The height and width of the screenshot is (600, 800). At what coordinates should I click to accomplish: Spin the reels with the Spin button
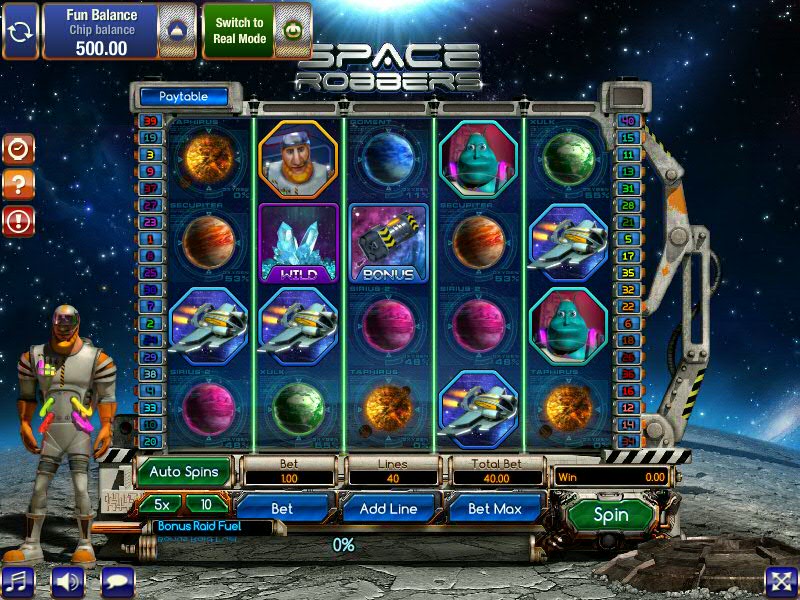pos(611,515)
